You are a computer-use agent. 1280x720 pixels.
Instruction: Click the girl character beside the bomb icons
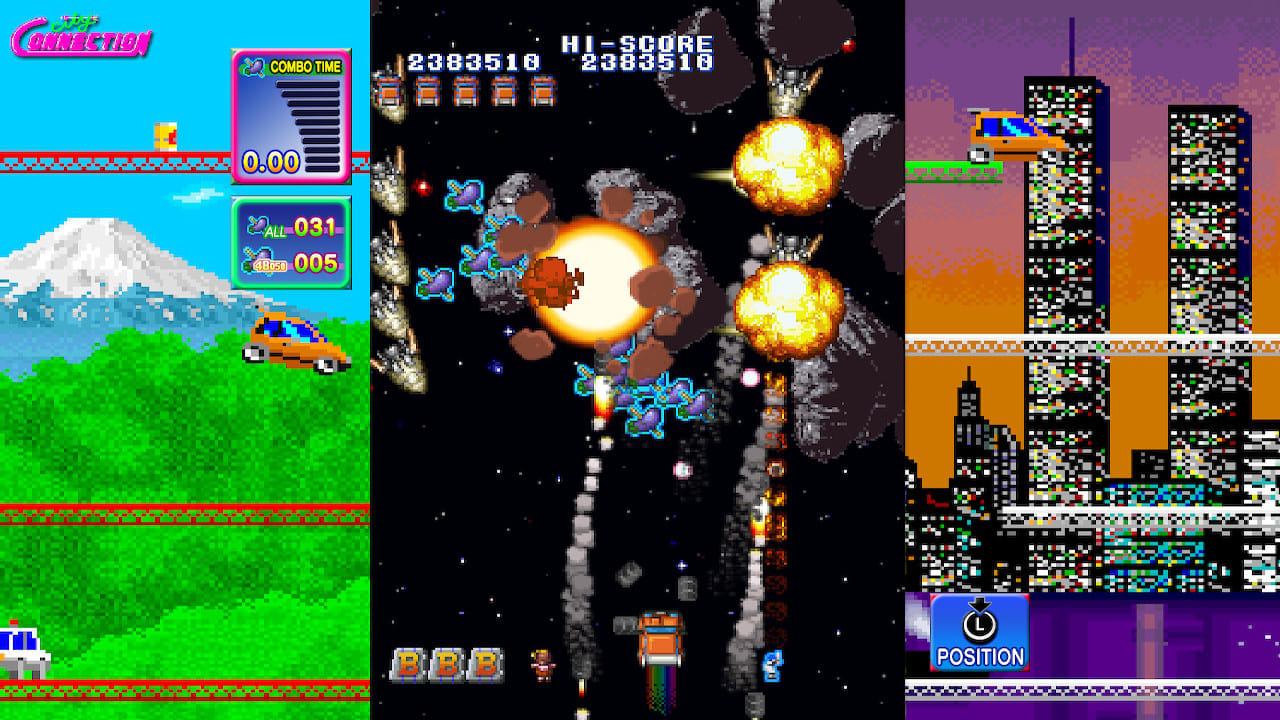[x=541, y=665]
